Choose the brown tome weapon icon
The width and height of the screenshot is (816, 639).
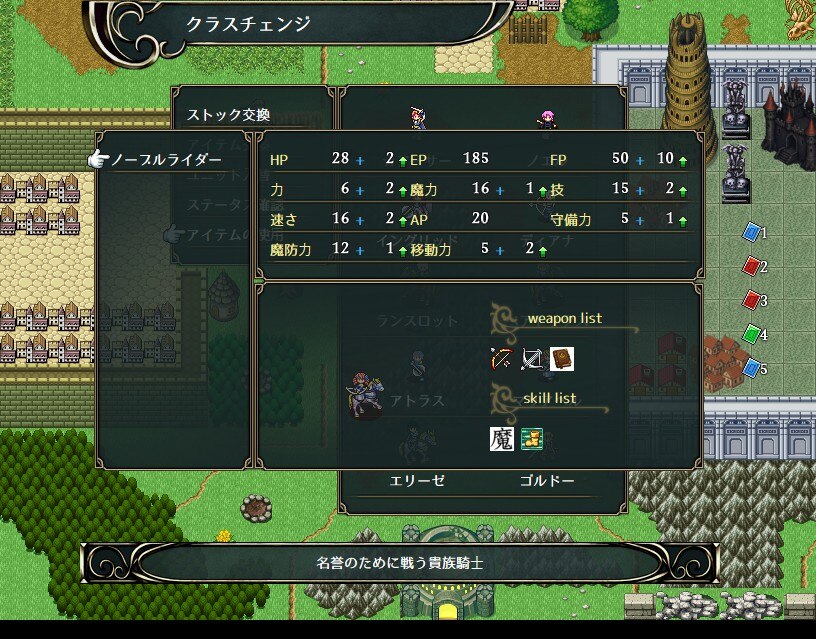(x=561, y=358)
